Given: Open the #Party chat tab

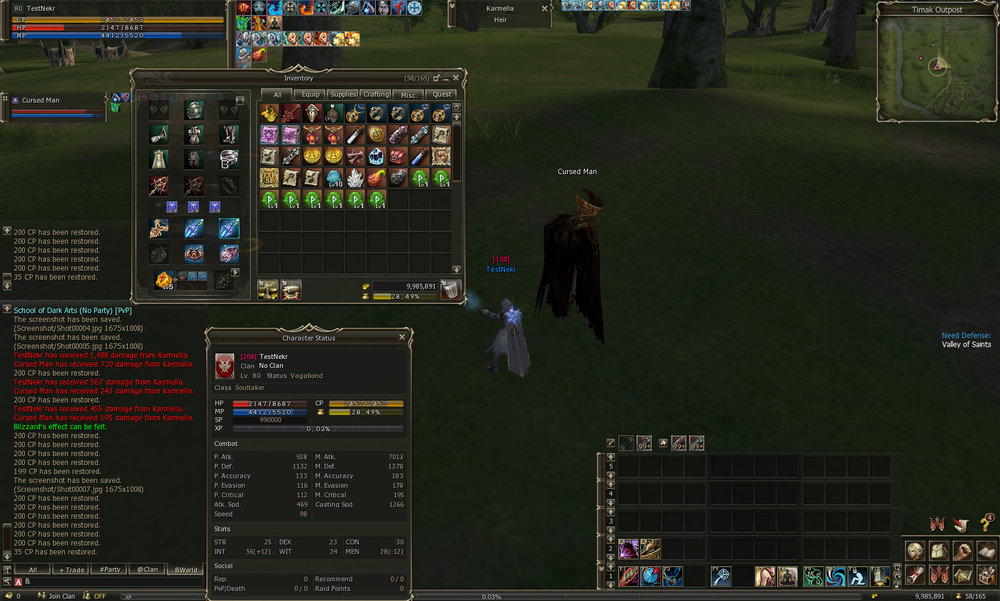Looking at the screenshot, I should click(109, 569).
